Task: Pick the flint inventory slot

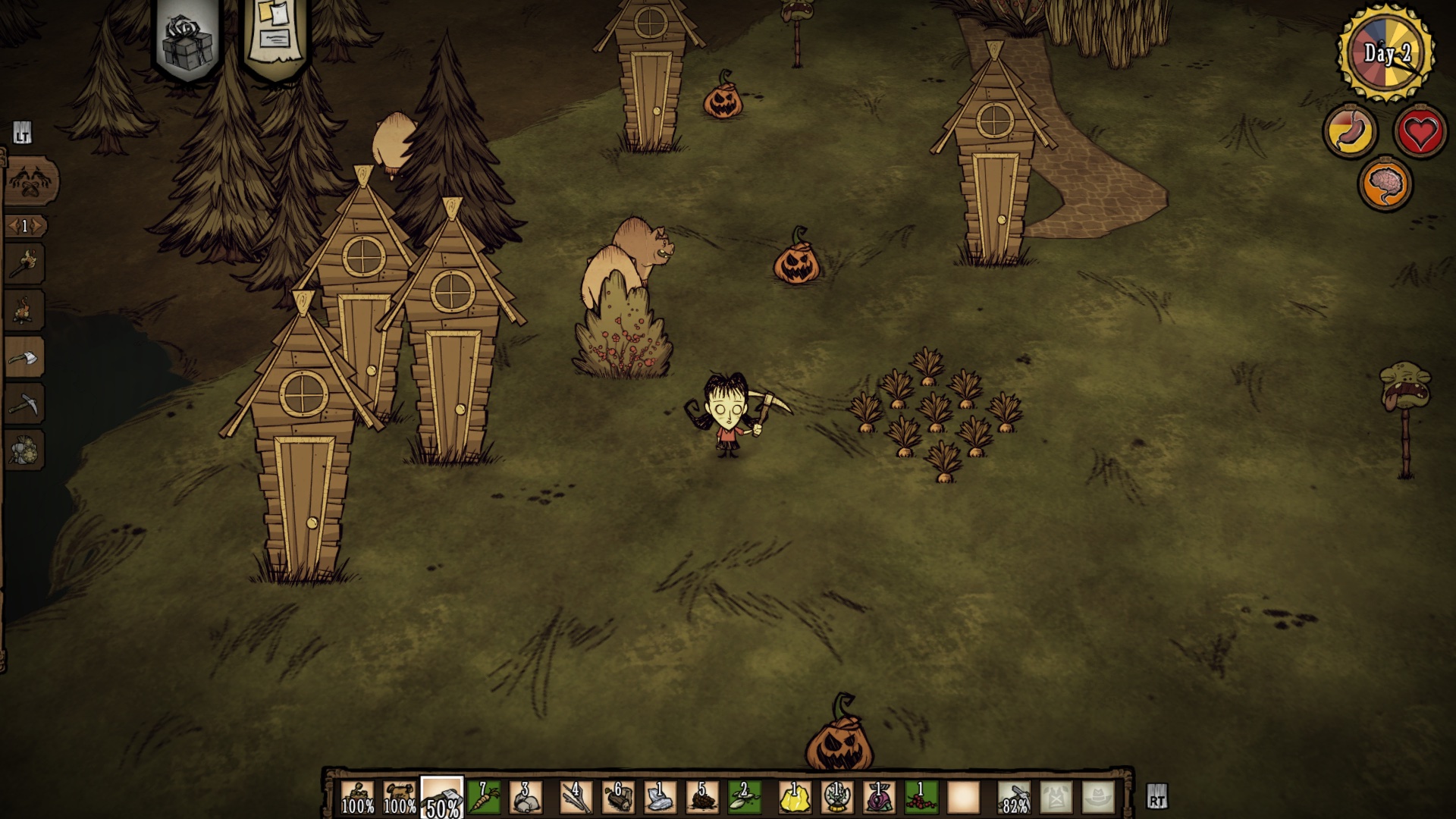Action: (x=660, y=798)
